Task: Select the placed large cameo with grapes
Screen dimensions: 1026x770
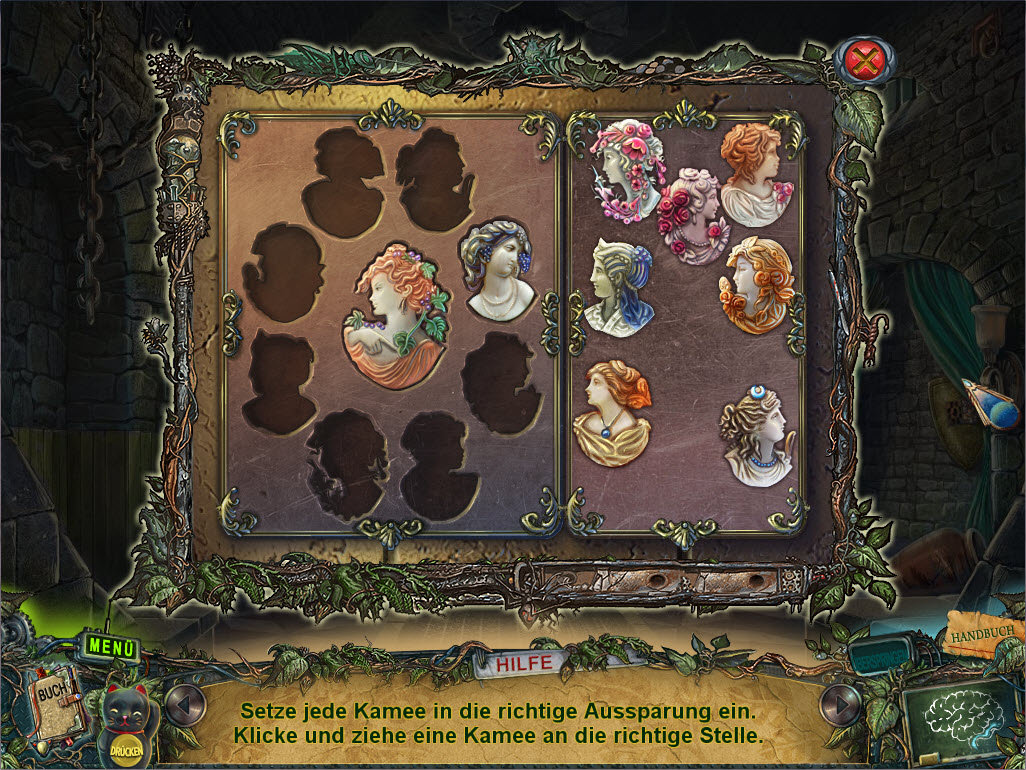Action: pyautogui.click(x=396, y=314)
